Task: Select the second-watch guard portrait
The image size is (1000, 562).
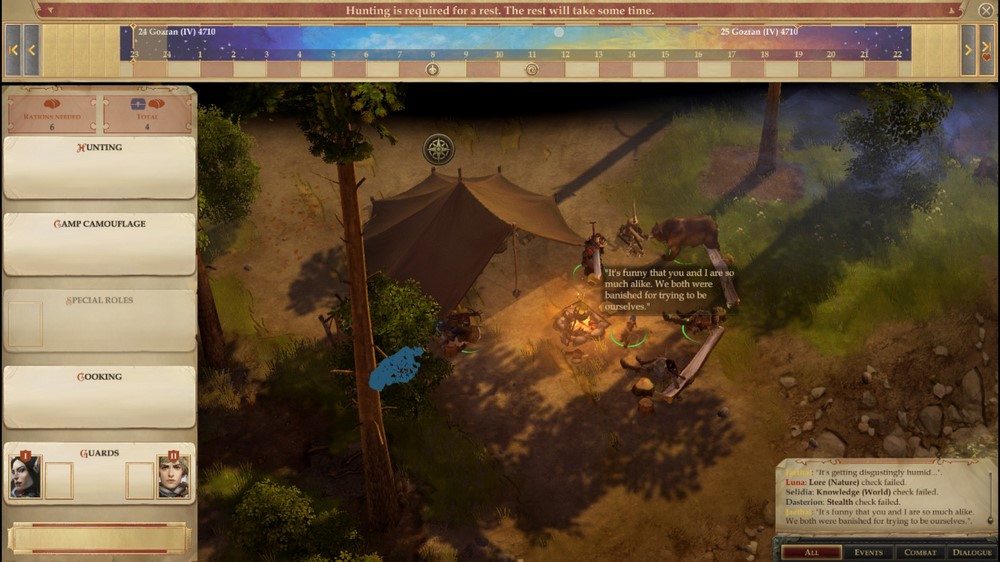Action: (173, 477)
